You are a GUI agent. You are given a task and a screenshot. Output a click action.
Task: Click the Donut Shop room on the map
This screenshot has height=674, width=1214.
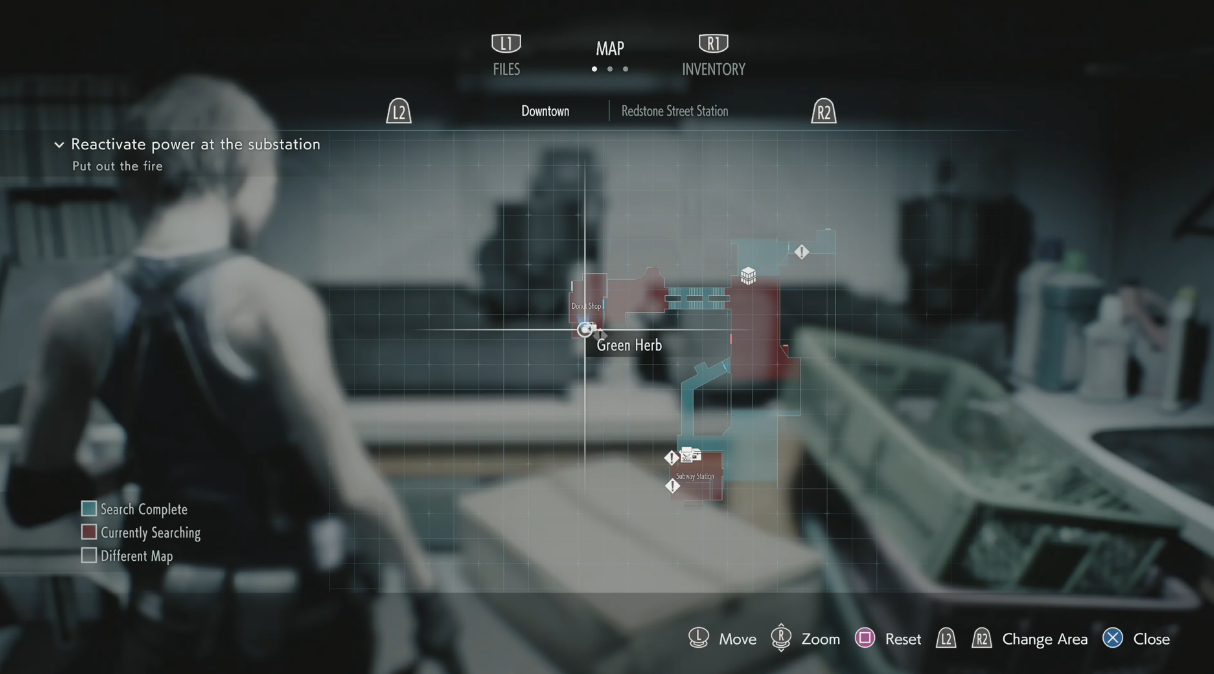point(587,298)
